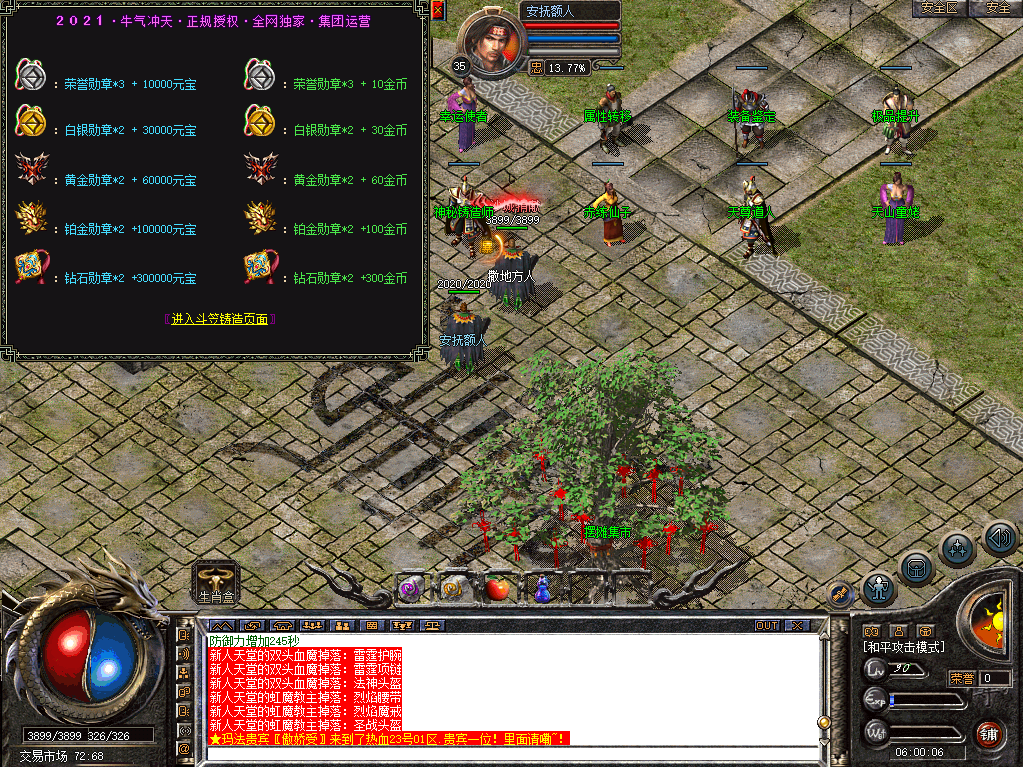1023x767 pixels.
Task: Use the purple swirl scroll in the belt
Action: [408, 589]
